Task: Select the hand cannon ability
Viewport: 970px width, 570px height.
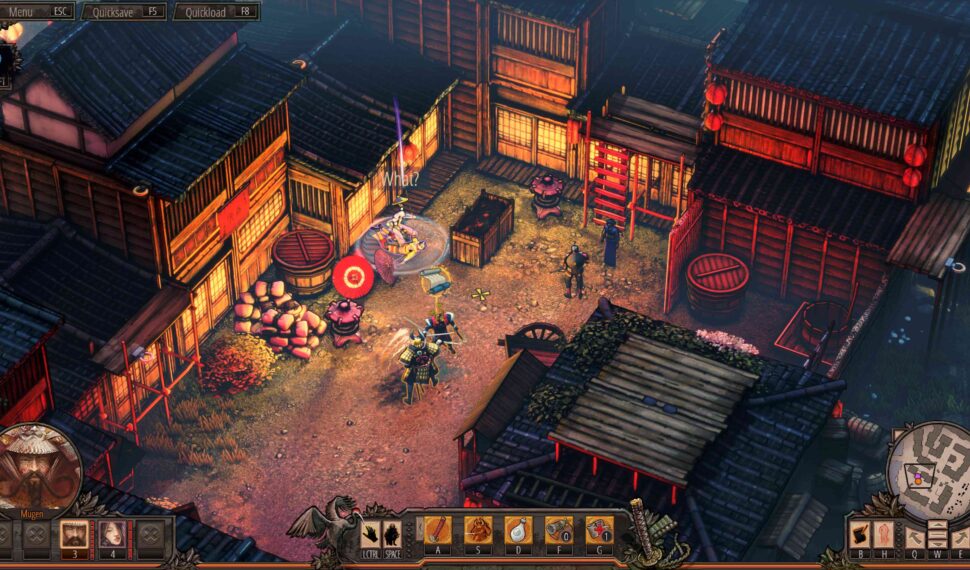Action: click(x=558, y=530)
